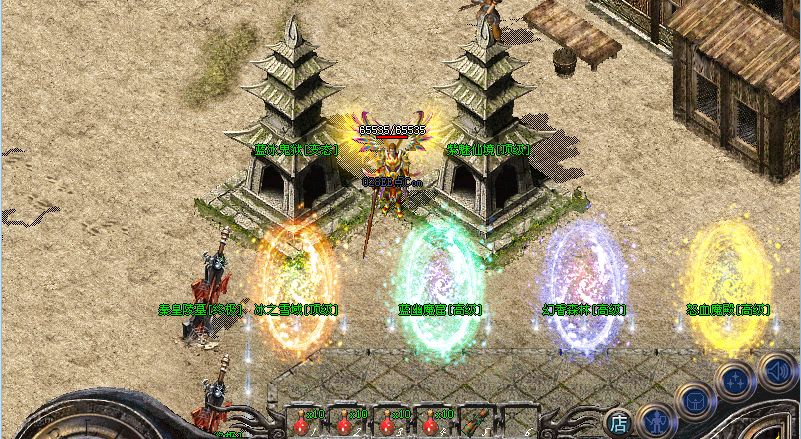Image resolution: width=801 pixels, height=439 pixels.
Task: Open the shop with the 店 button
Action: point(619,423)
